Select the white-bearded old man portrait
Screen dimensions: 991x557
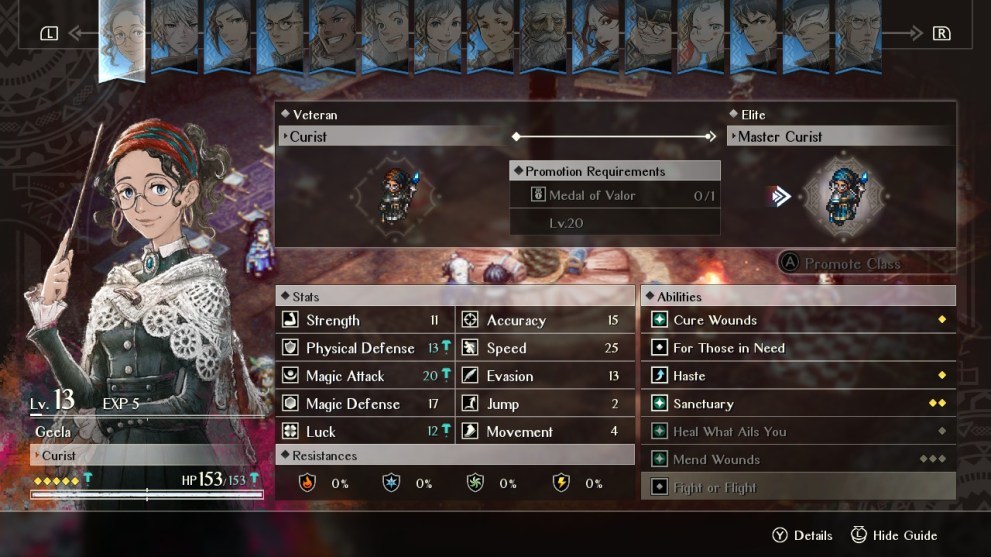pos(542,40)
